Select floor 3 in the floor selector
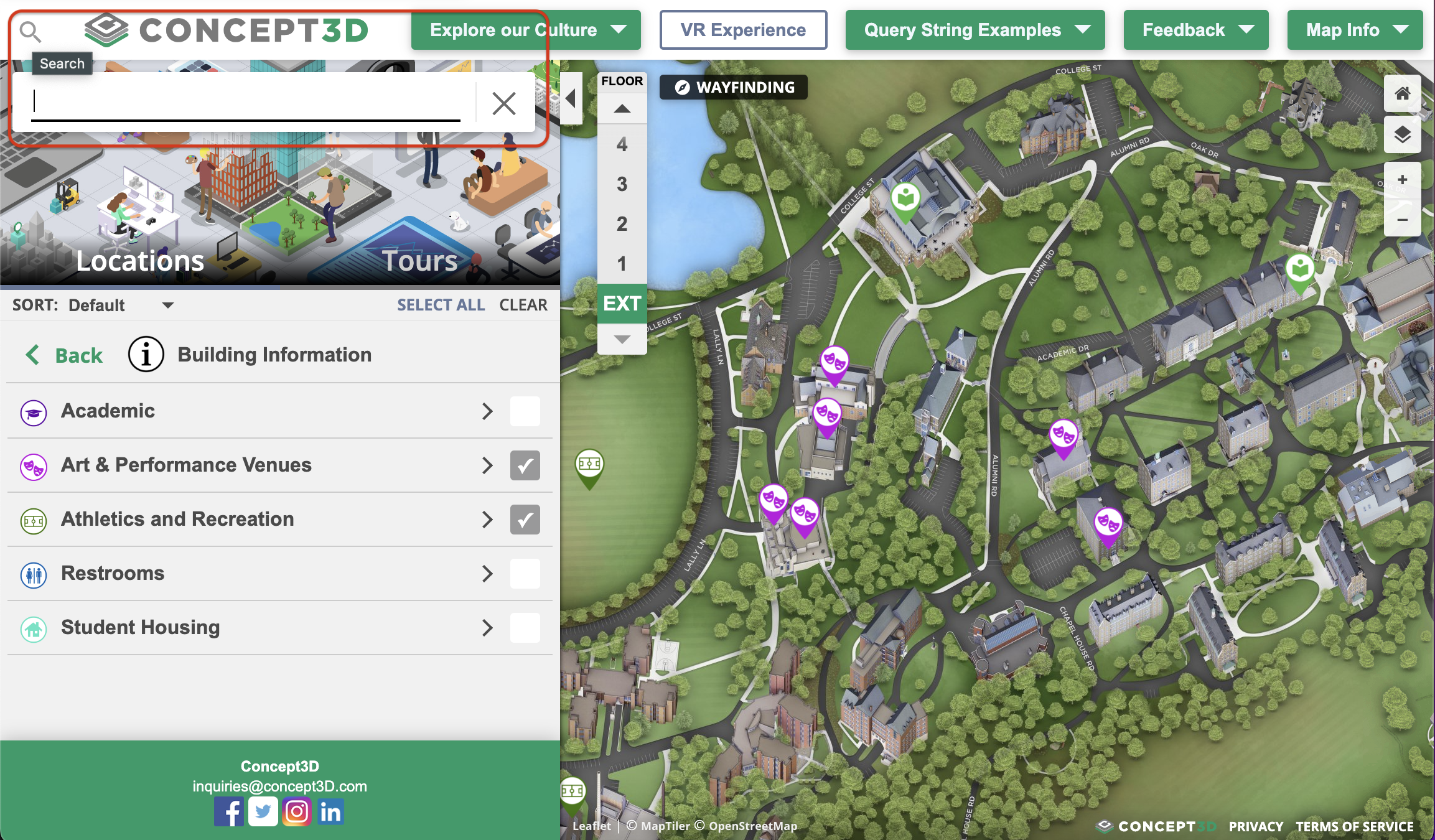The height and width of the screenshot is (840, 1435). [622, 184]
